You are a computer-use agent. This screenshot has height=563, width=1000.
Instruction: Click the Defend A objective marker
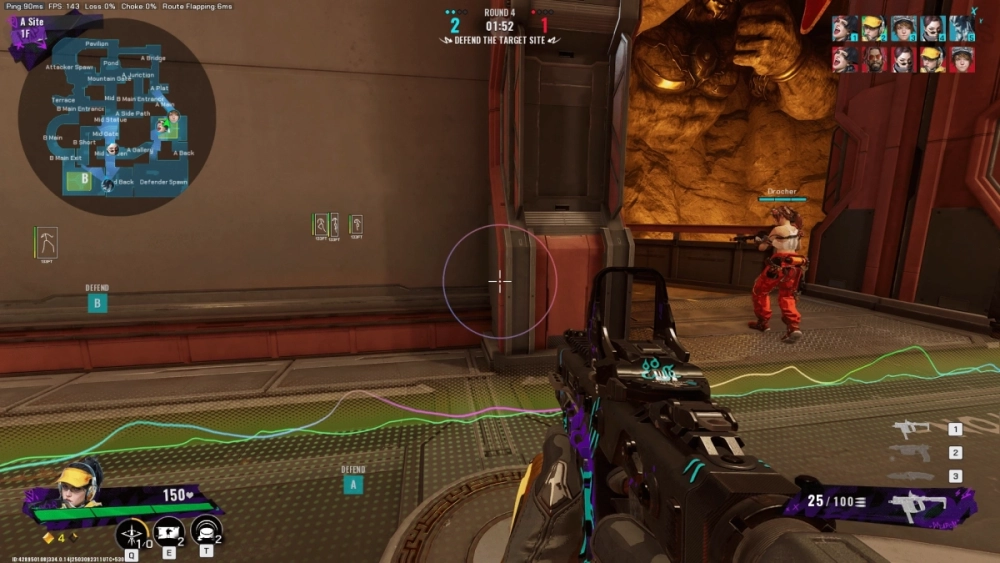[x=352, y=484]
